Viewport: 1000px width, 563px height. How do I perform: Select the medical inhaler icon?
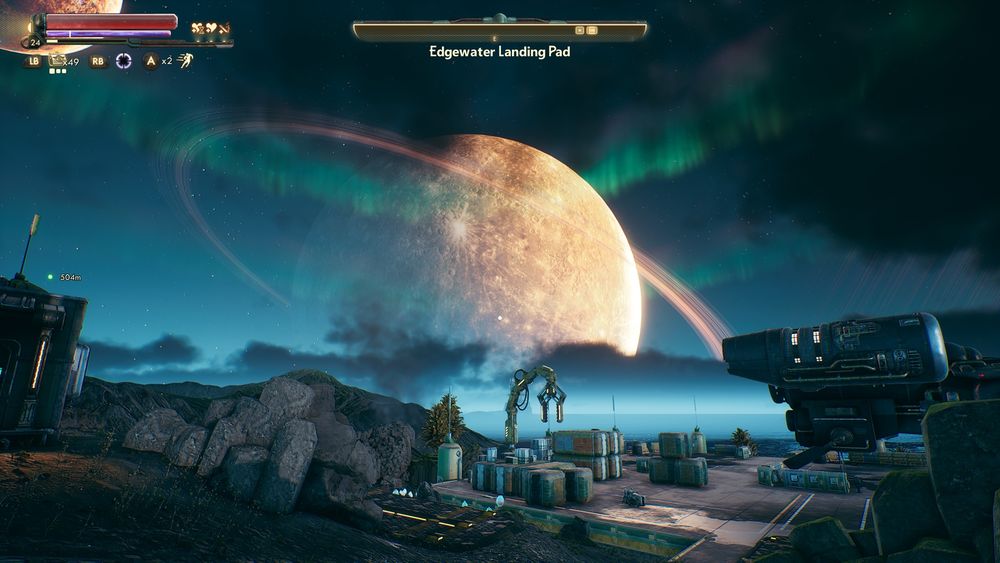coord(58,61)
